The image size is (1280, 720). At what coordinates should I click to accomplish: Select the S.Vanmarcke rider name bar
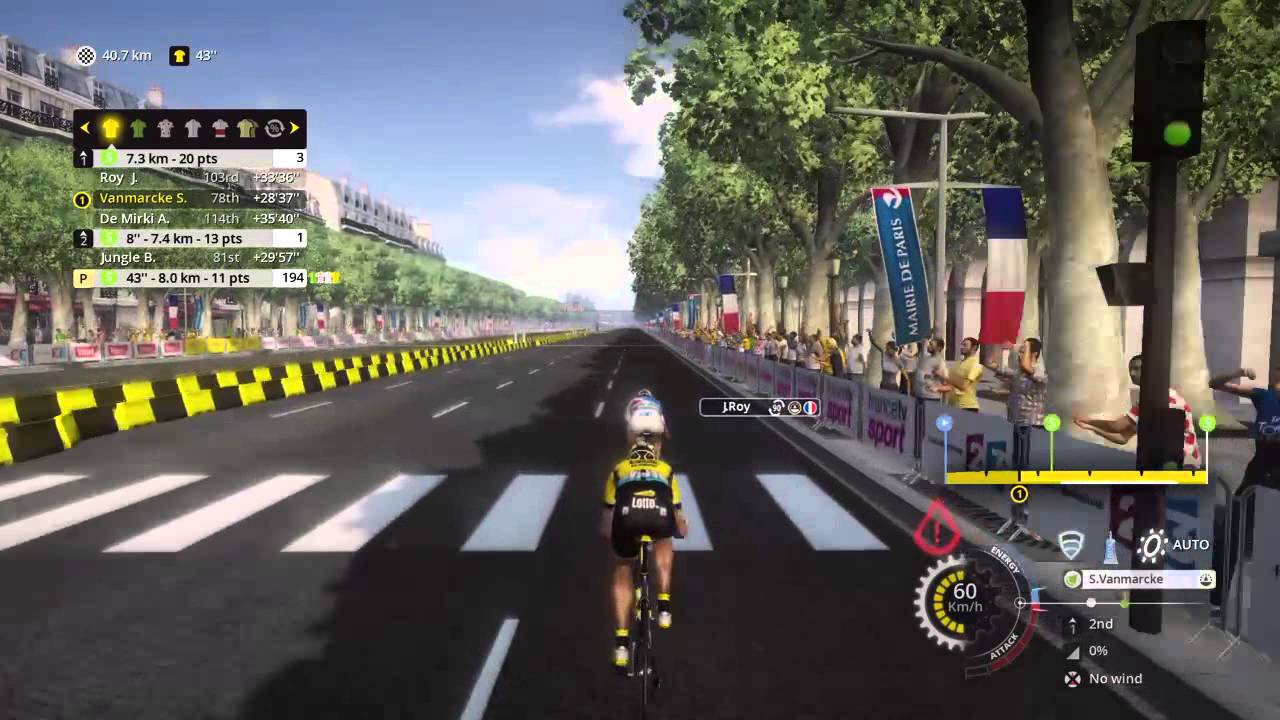1138,579
